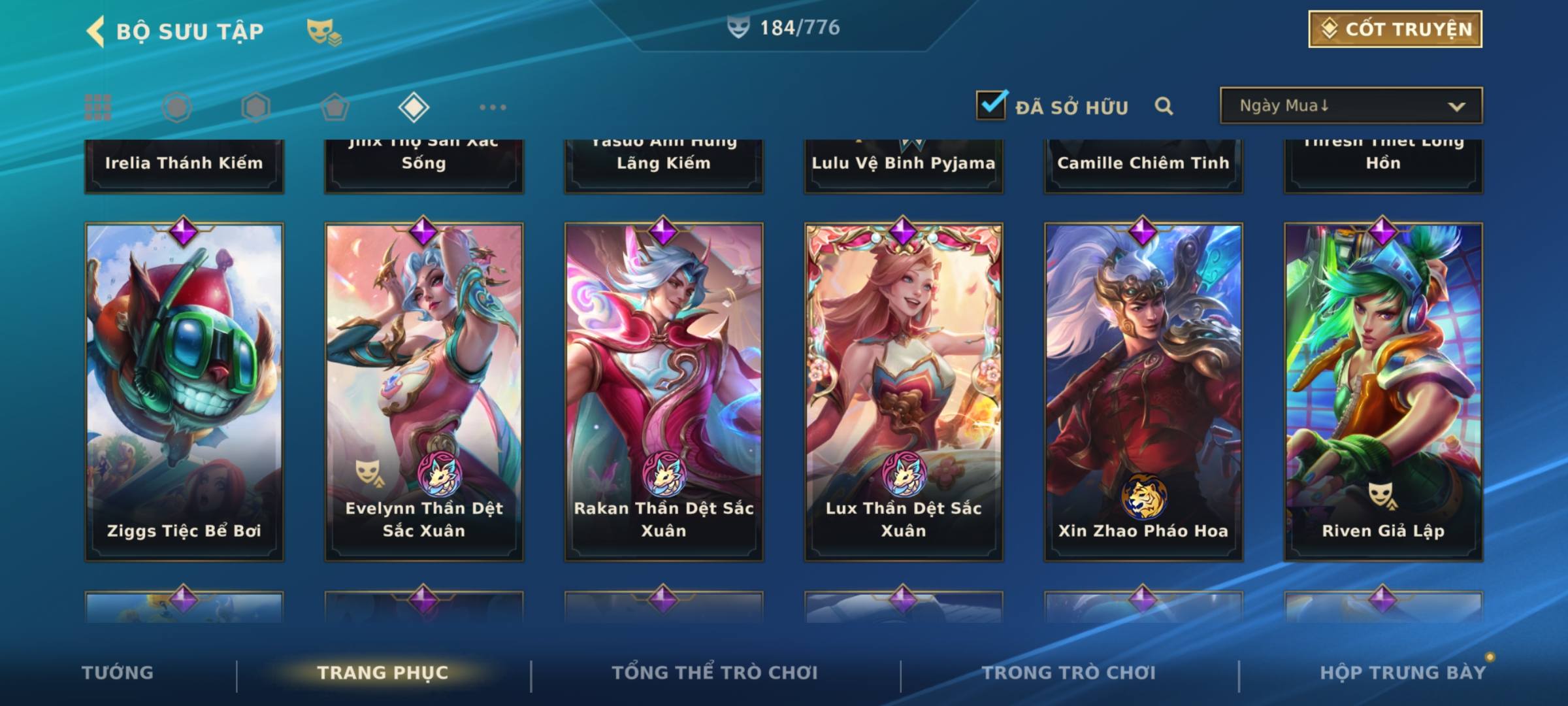The height and width of the screenshot is (706, 1568).
Task: Open Evelynn Thần Dệt Sắc Xuân skin
Action: click(424, 392)
